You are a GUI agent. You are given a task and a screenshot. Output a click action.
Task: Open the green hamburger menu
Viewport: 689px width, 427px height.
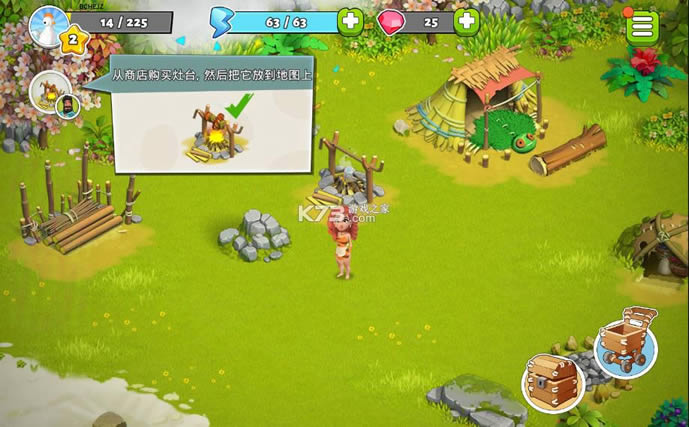[x=643, y=27]
